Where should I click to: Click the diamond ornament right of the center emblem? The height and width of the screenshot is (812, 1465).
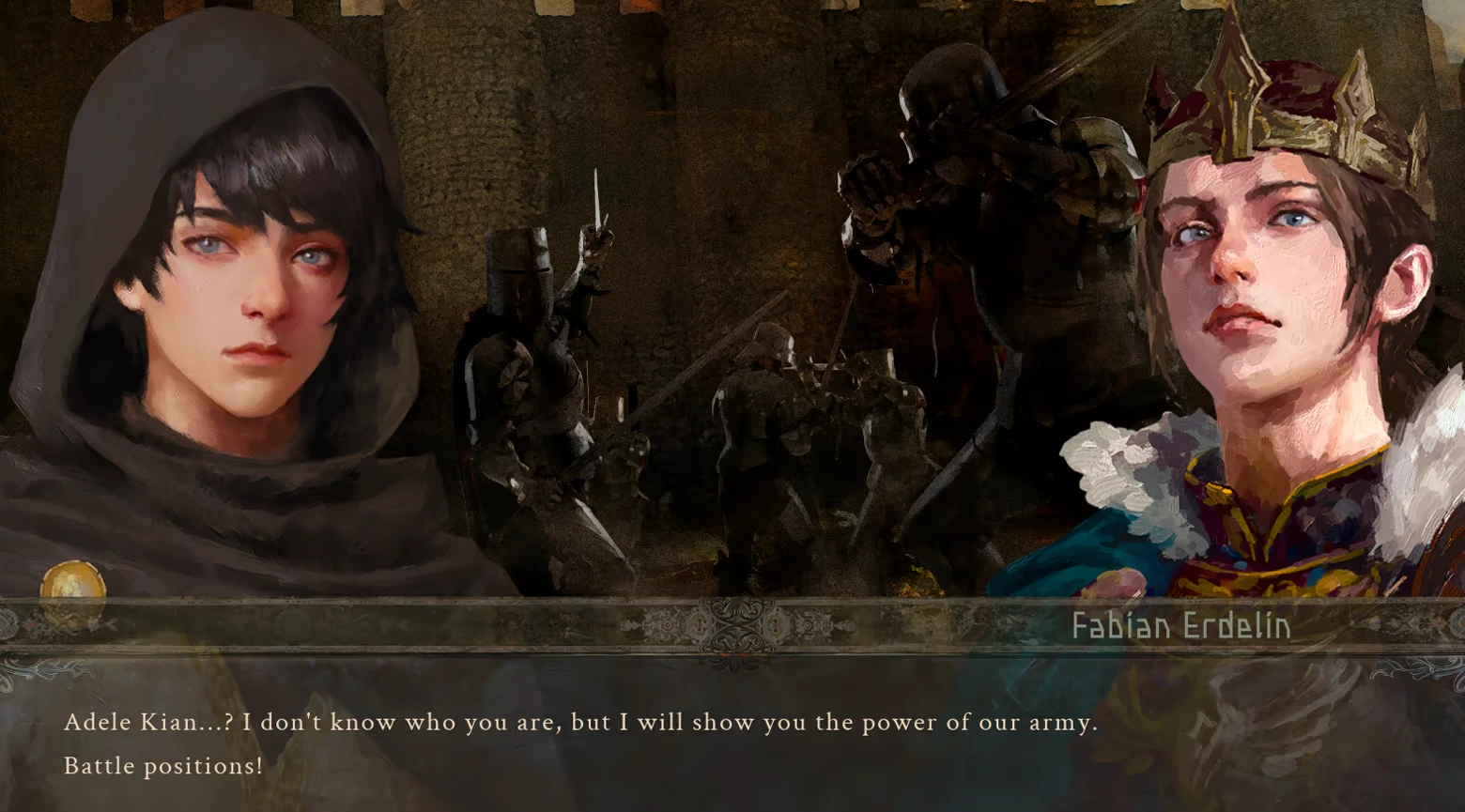[x=776, y=625]
